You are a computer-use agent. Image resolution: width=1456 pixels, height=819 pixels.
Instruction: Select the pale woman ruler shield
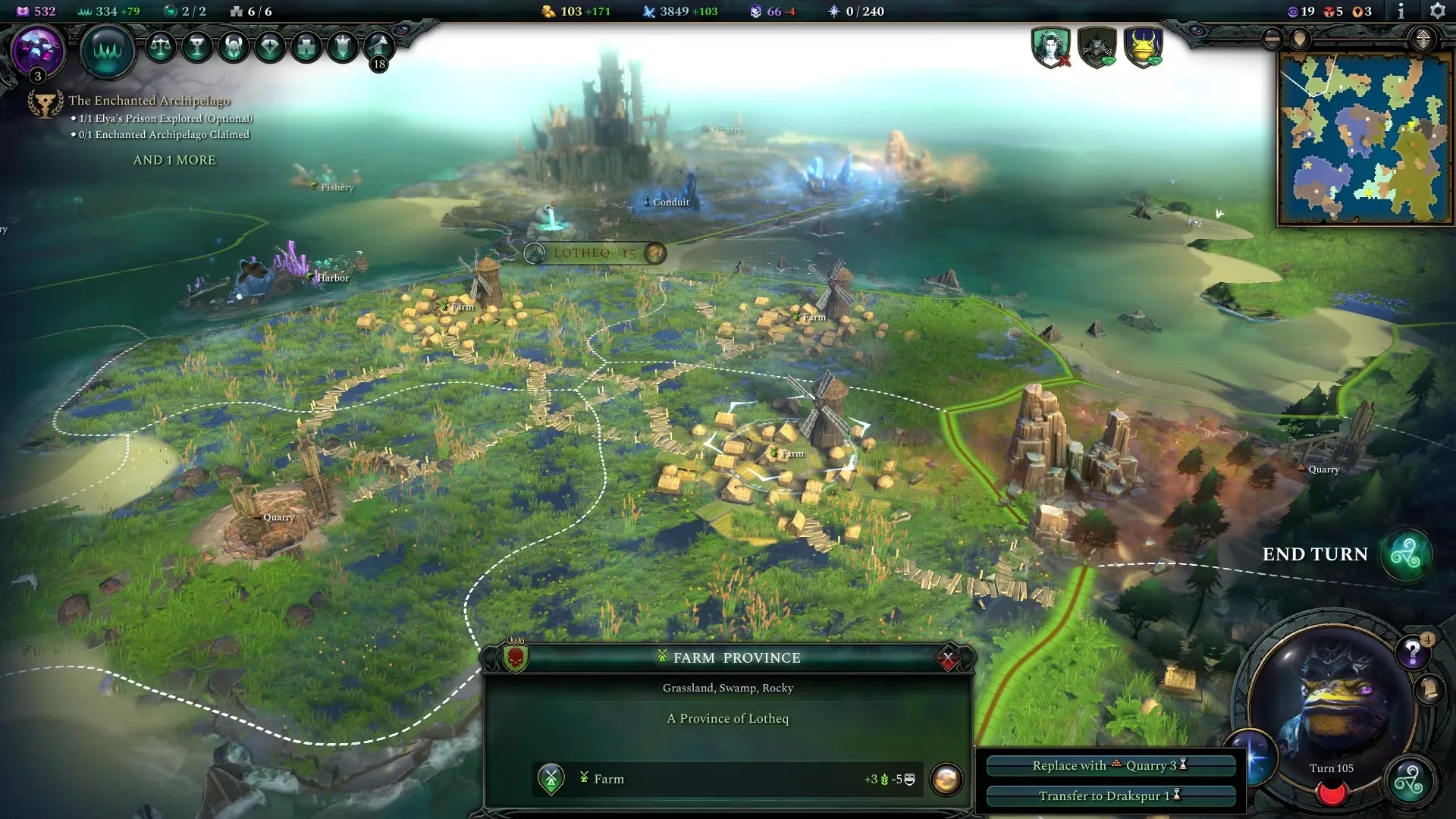(x=1050, y=47)
